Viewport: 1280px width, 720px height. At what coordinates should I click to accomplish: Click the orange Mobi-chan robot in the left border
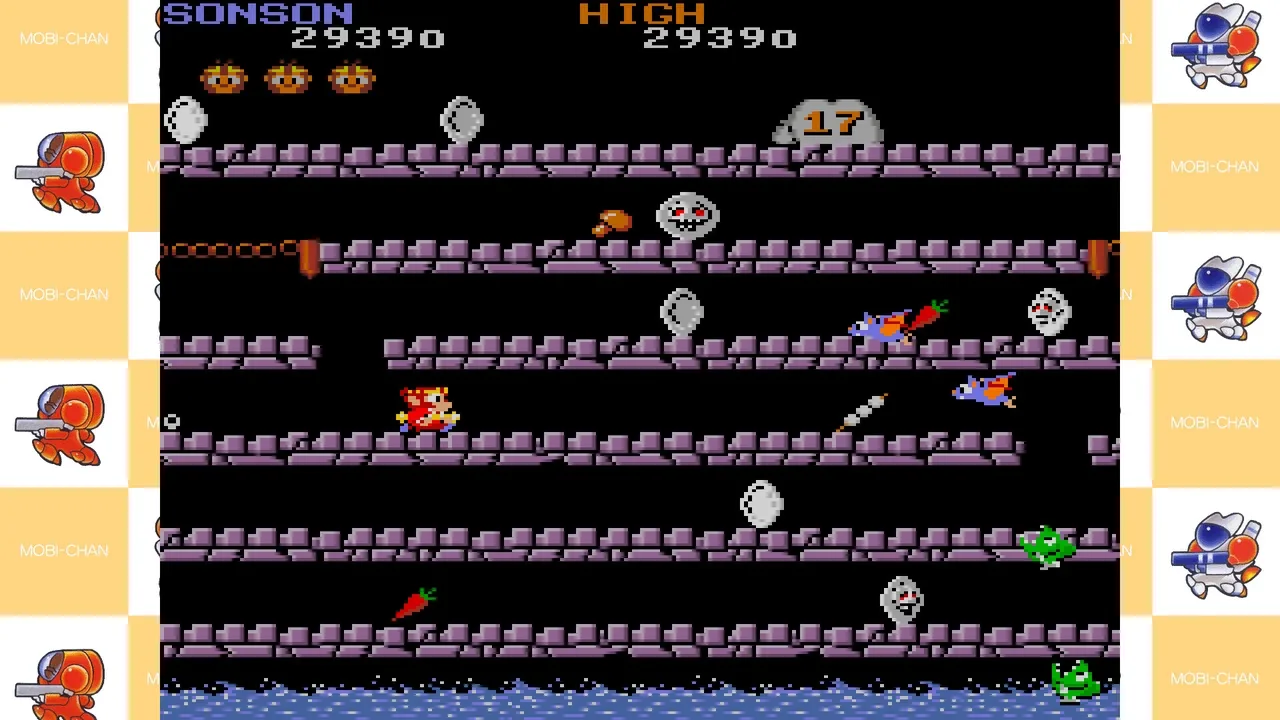(x=64, y=170)
